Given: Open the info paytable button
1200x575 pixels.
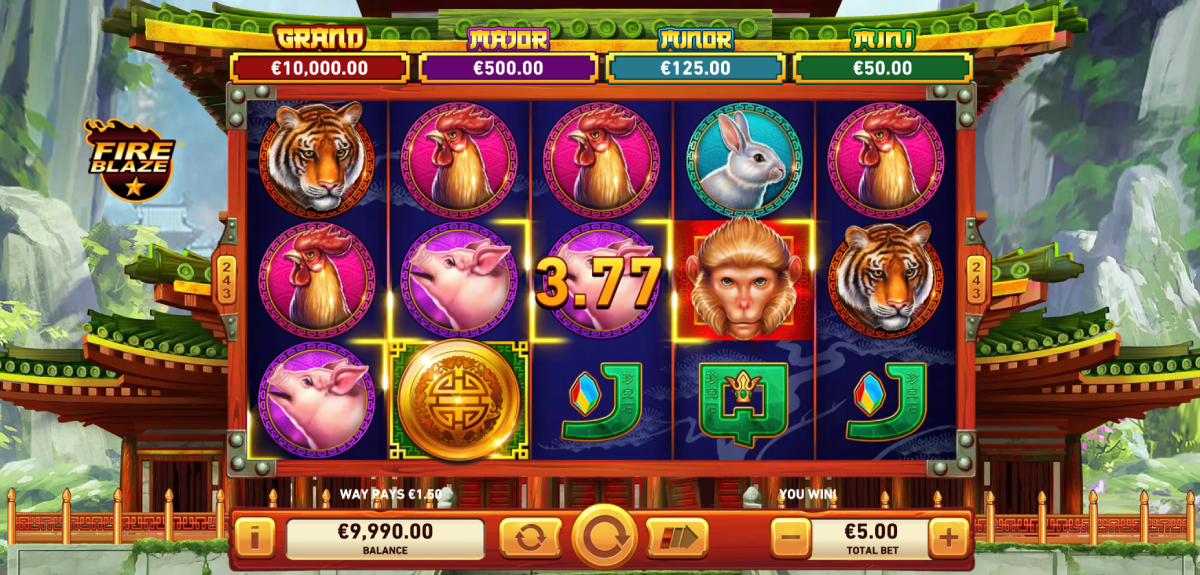Looking at the screenshot, I should [x=254, y=538].
